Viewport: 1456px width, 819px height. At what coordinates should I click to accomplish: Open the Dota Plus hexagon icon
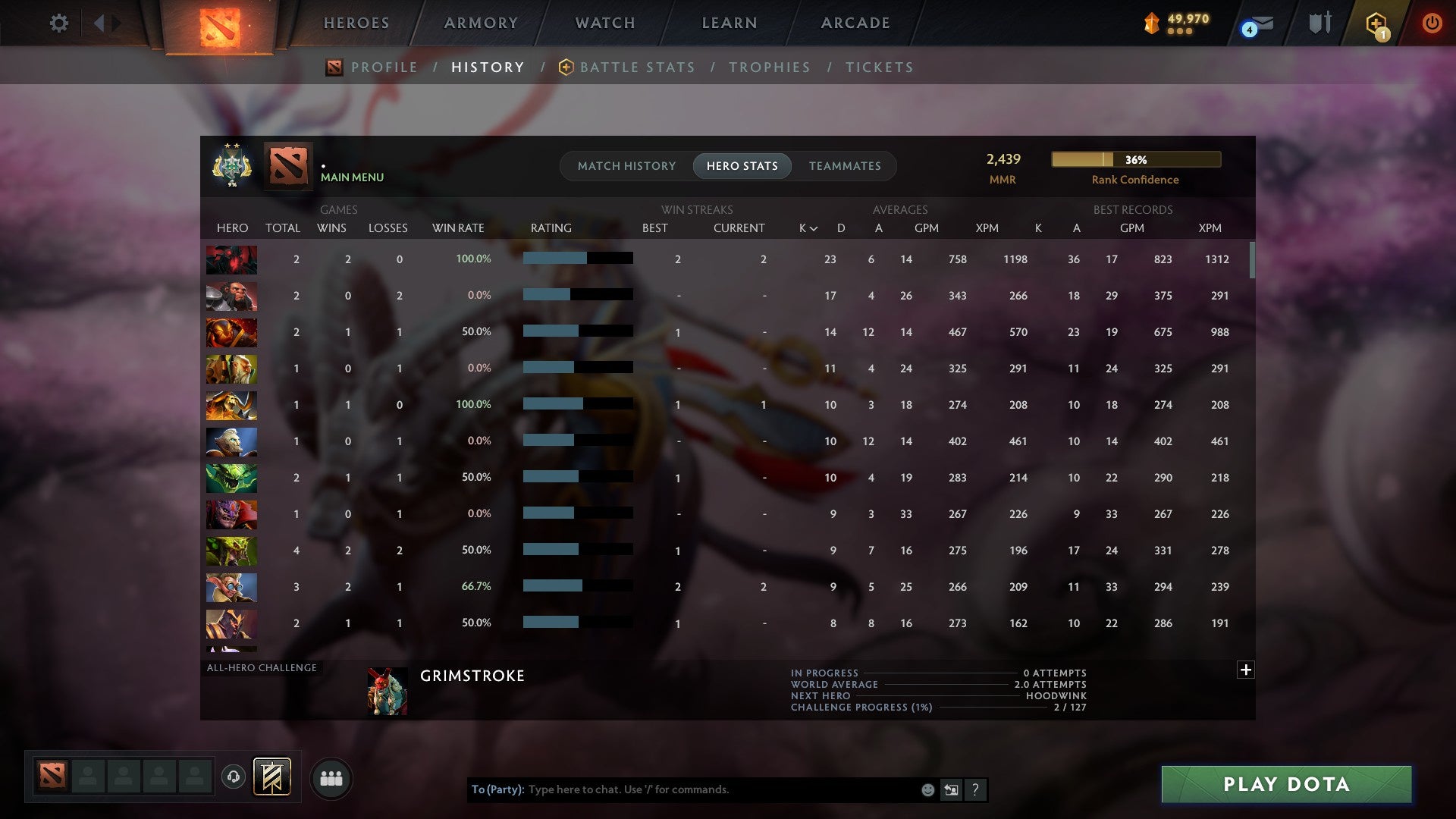coord(1378,23)
